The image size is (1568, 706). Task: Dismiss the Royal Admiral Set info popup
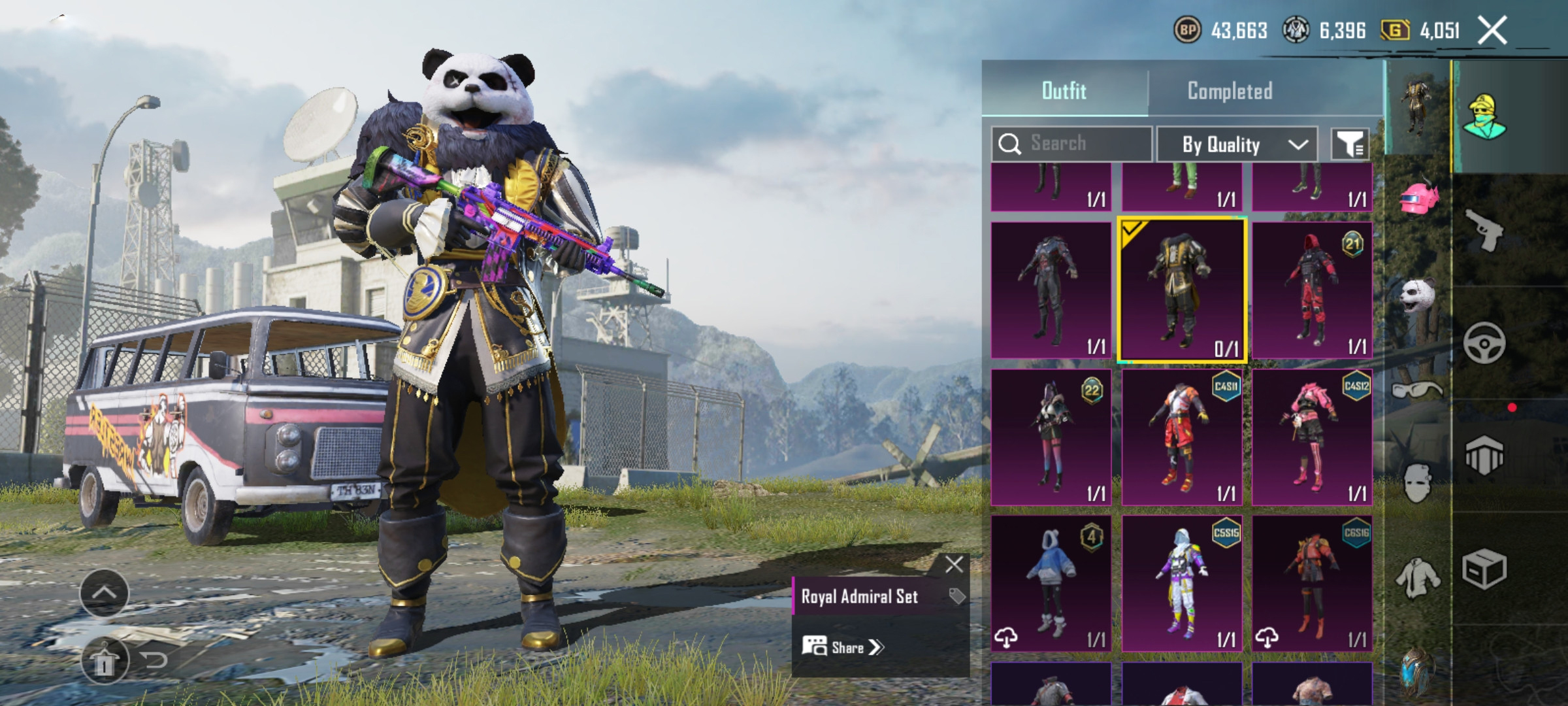(954, 564)
